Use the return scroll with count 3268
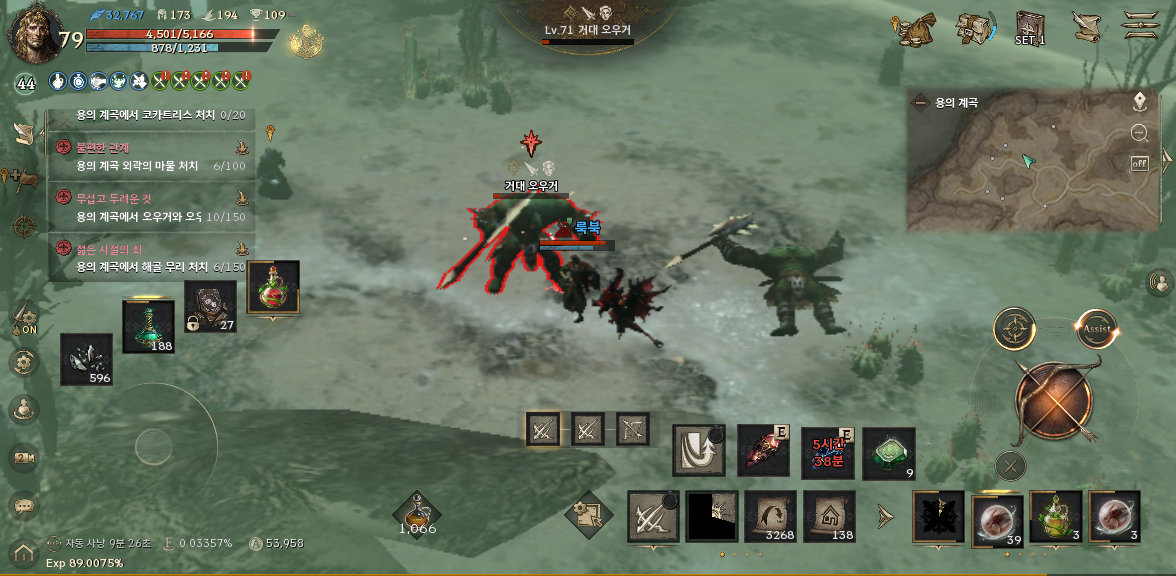Screen dimensions: 1176x576 770,516
